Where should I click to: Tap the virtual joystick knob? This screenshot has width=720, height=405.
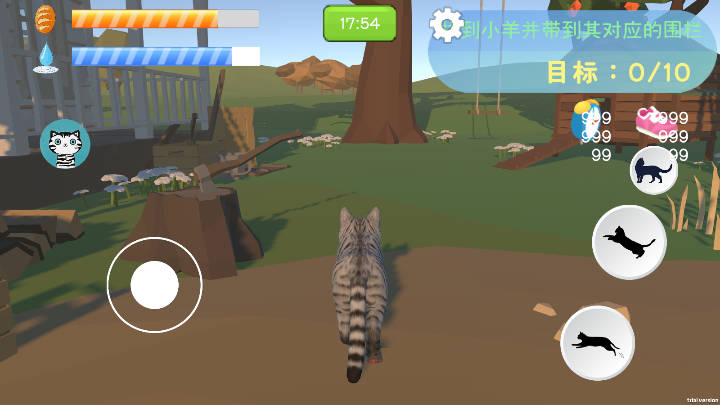pyautogui.click(x=155, y=285)
